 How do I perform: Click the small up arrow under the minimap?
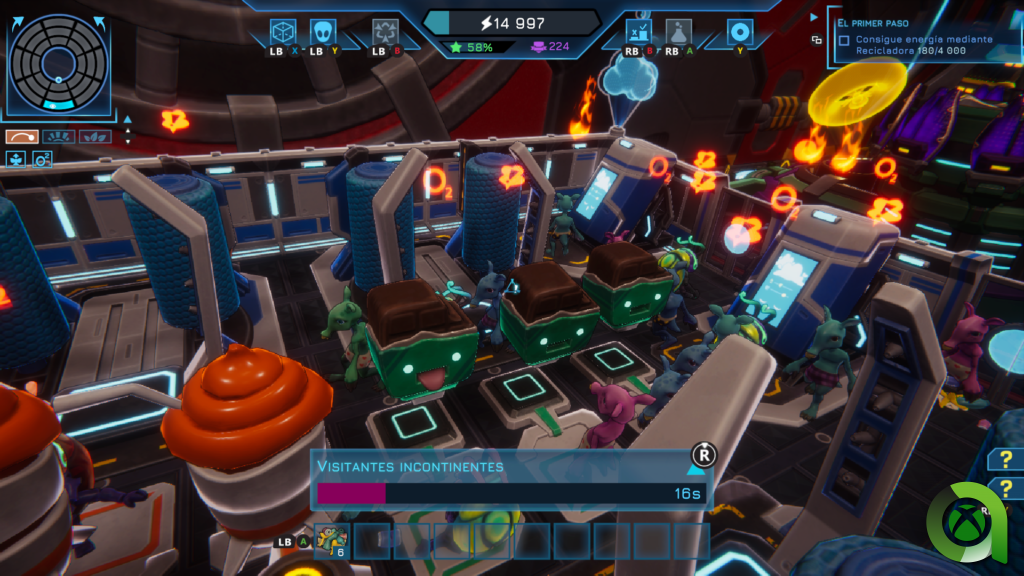click(x=126, y=129)
